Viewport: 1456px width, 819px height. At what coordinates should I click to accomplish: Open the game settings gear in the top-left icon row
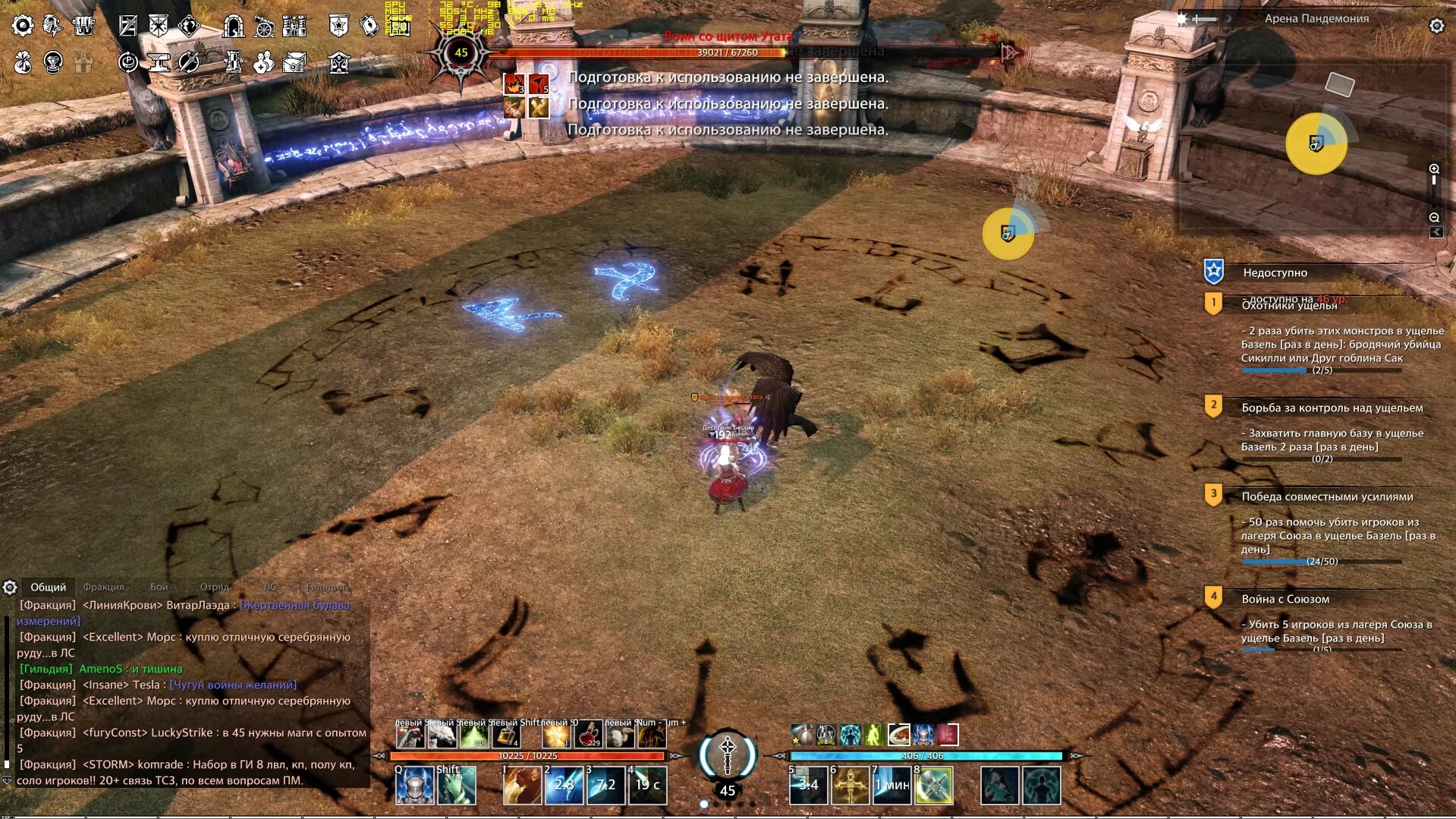(23, 25)
